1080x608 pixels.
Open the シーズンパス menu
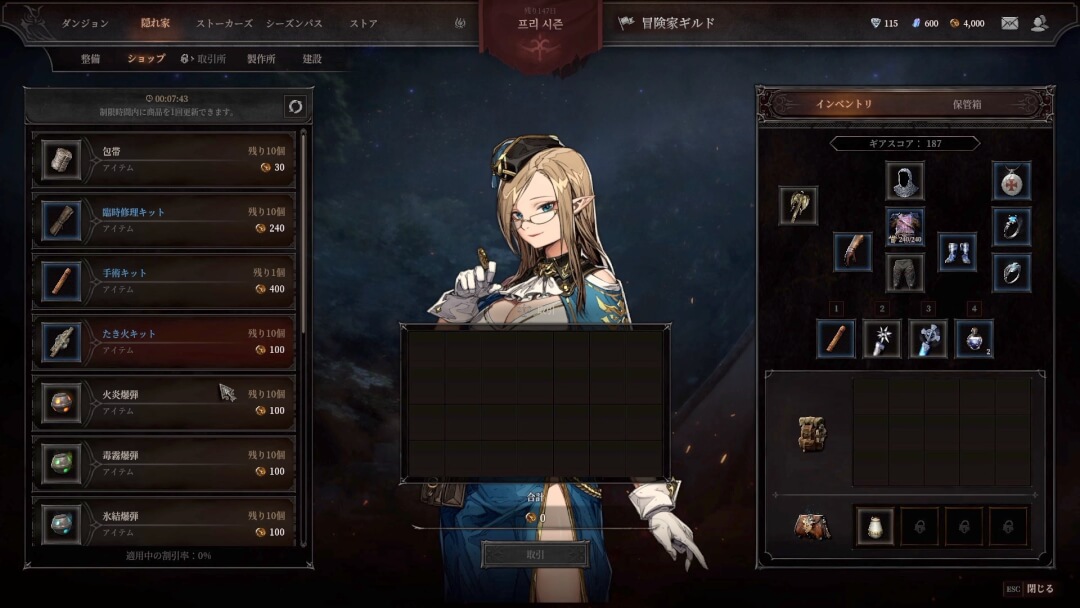[x=294, y=23]
